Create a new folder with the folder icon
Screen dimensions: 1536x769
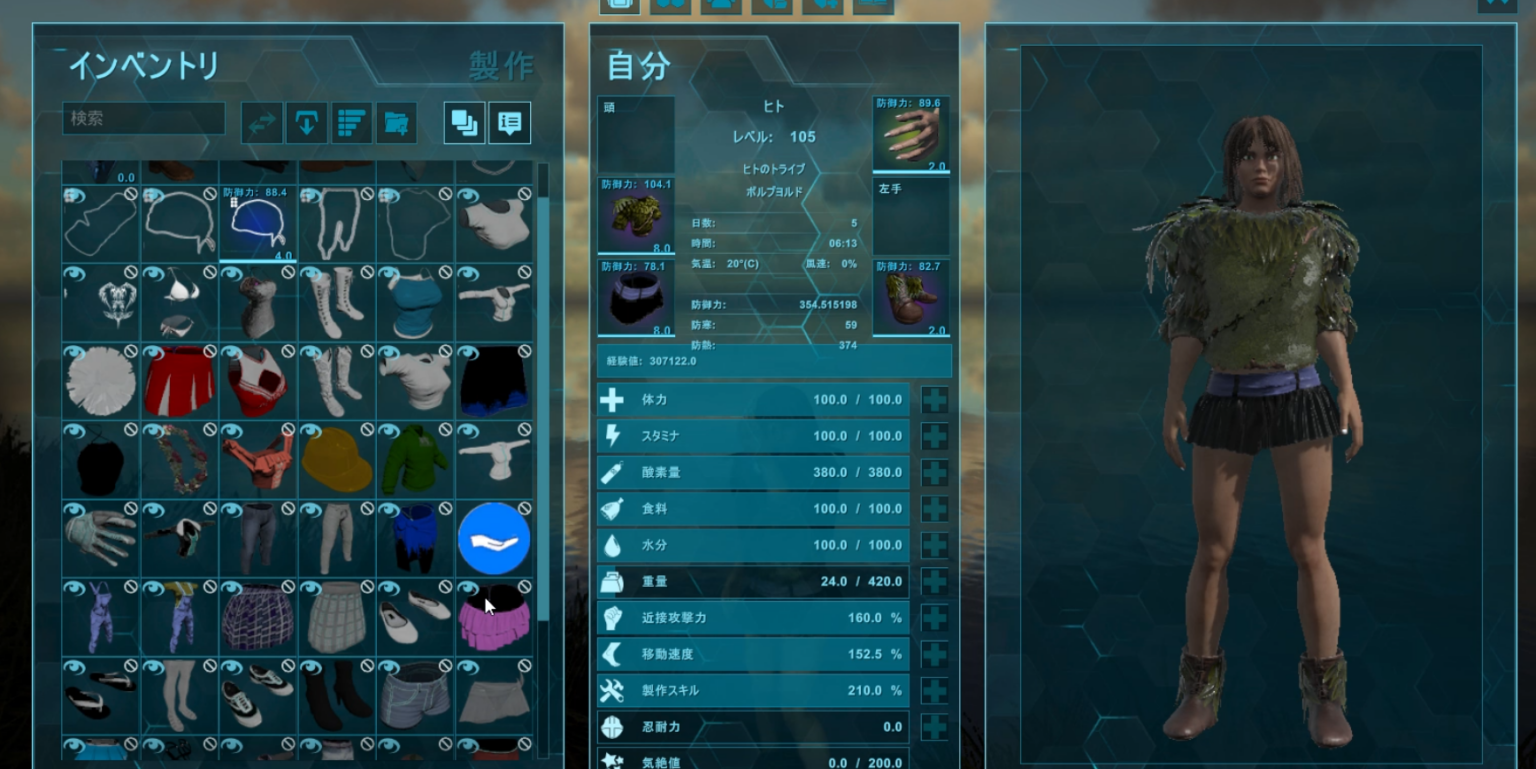coord(396,123)
